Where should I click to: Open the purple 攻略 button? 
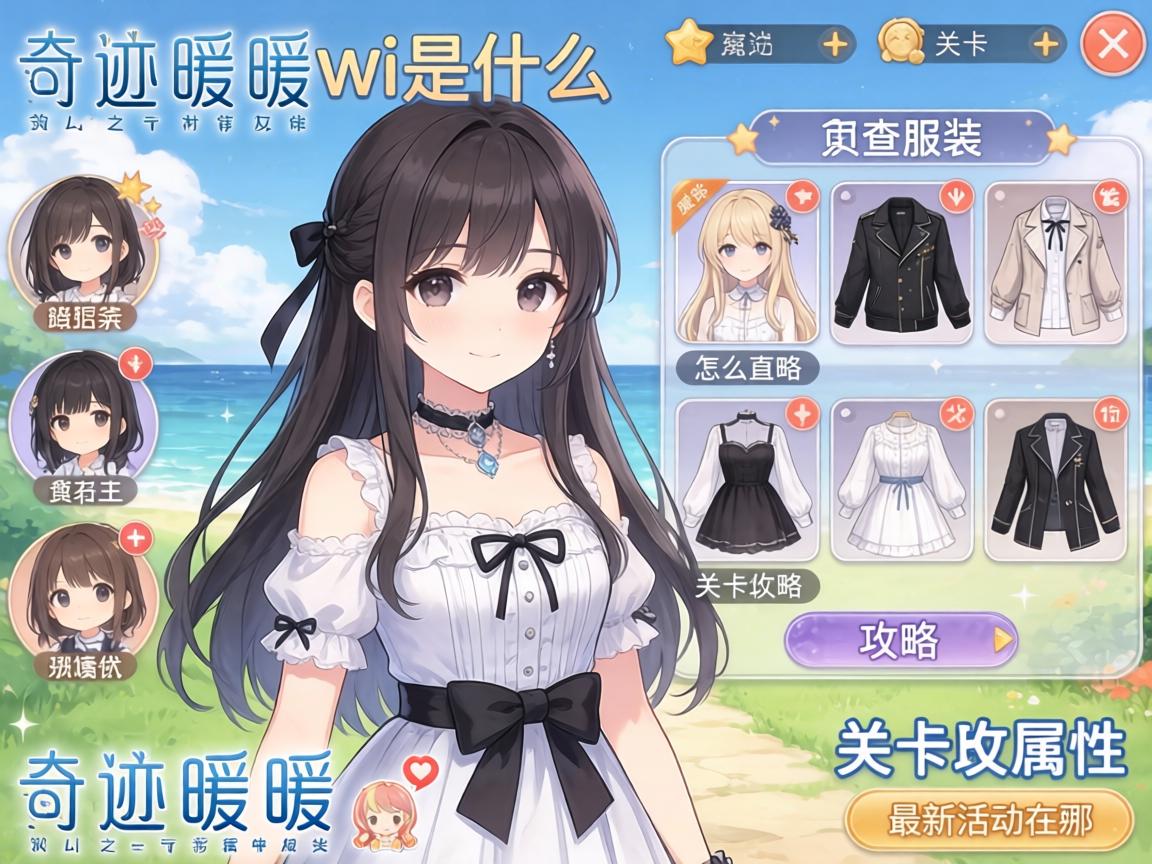tap(900, 640)
